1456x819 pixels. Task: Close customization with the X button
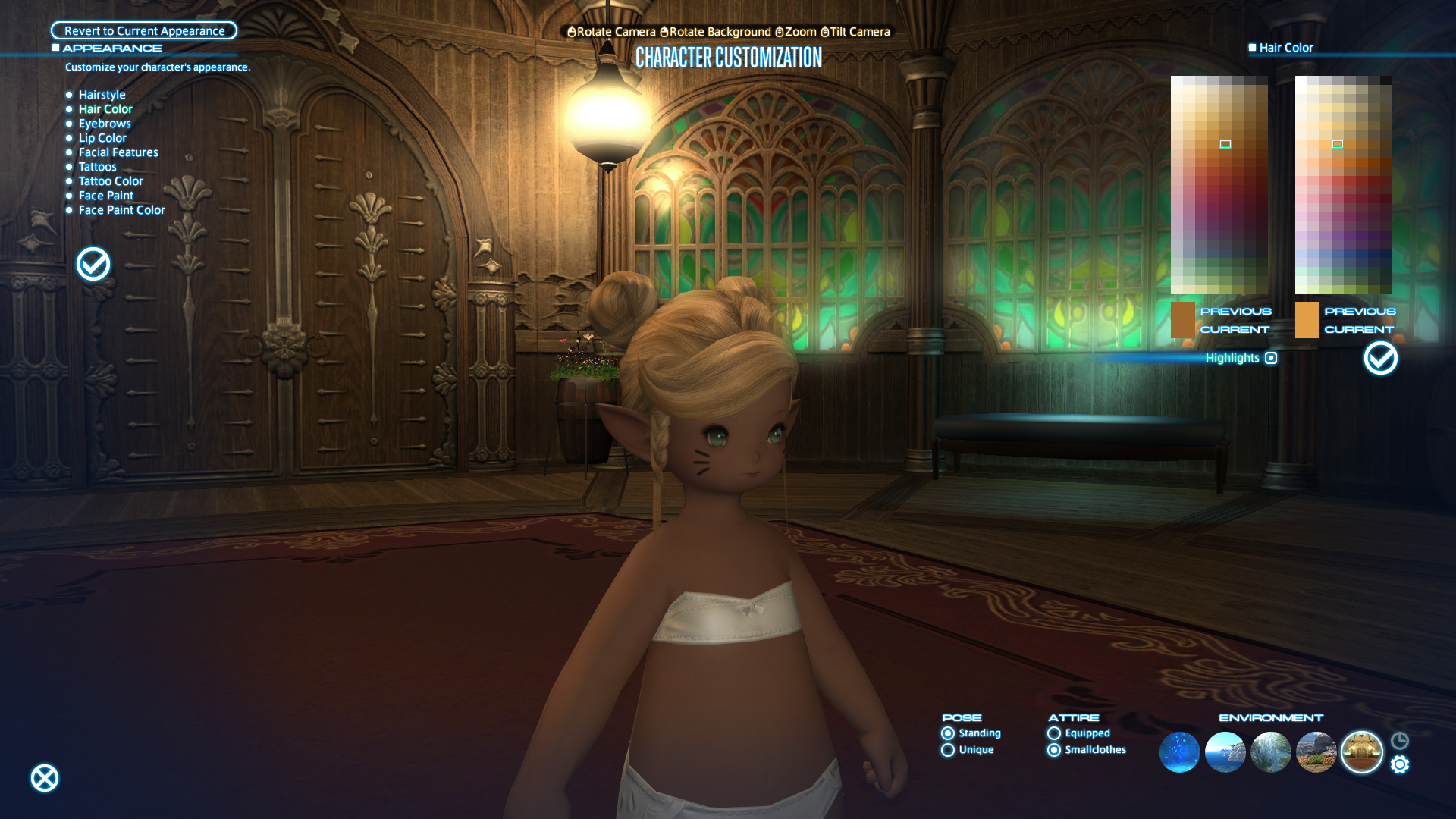click(x=45, y=778)
